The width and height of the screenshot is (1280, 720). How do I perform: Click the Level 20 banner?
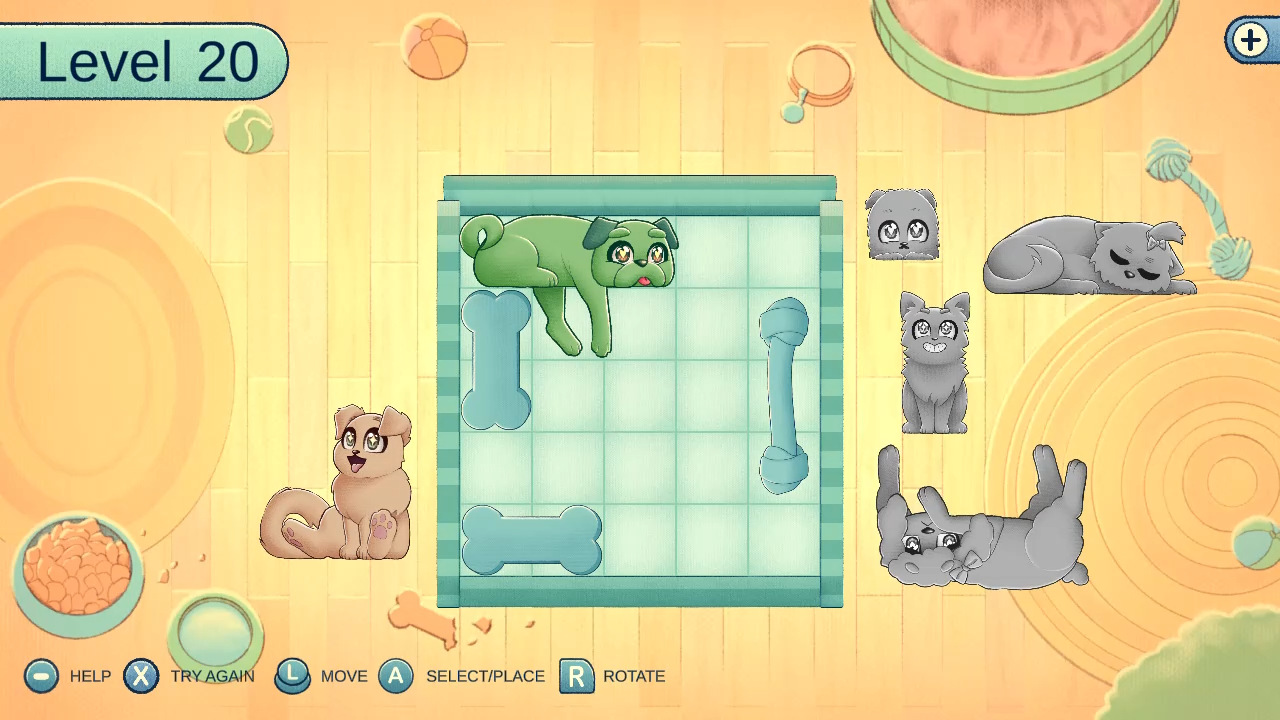(143, 62)
